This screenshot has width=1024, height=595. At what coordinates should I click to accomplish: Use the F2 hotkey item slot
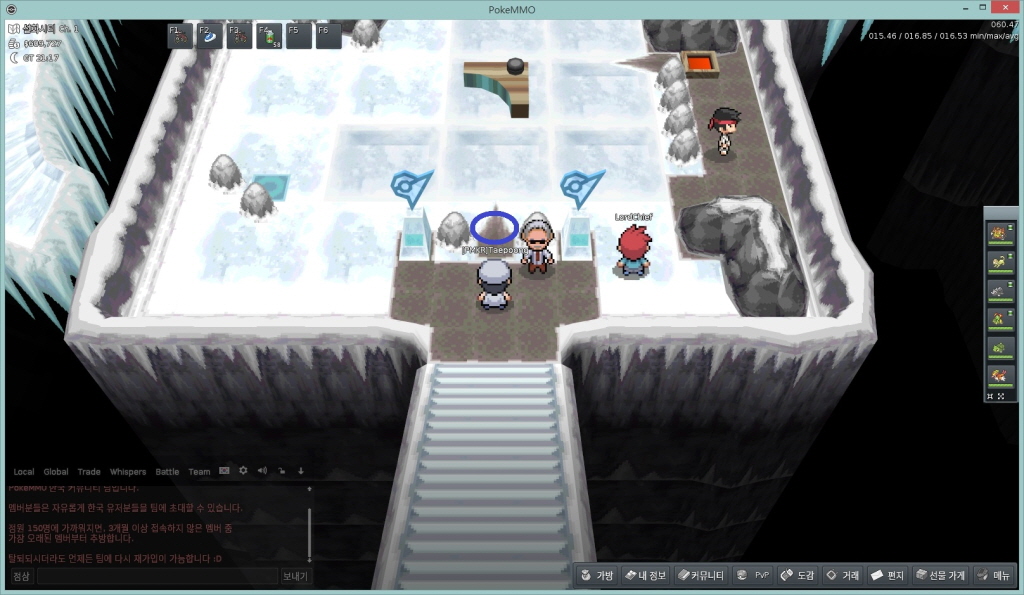209,36
